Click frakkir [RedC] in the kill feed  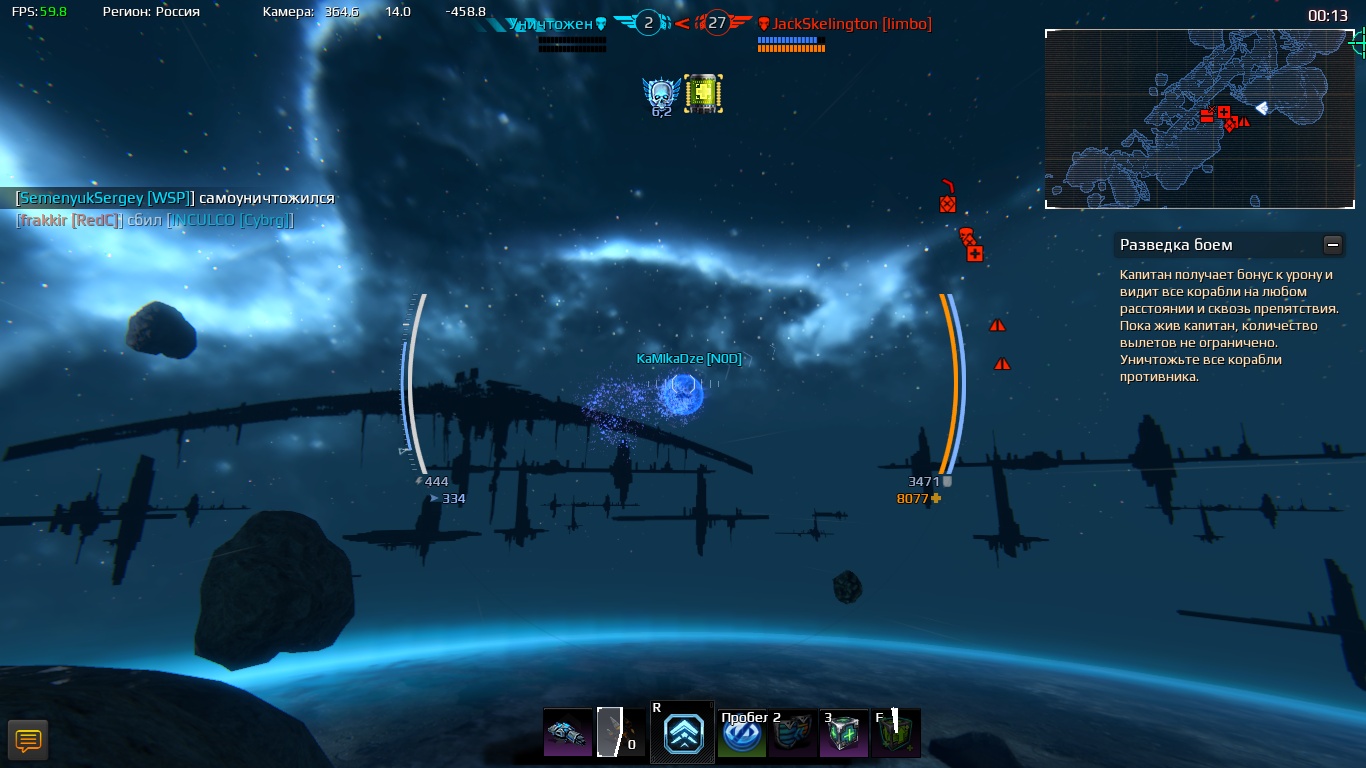tap(69, 220)
